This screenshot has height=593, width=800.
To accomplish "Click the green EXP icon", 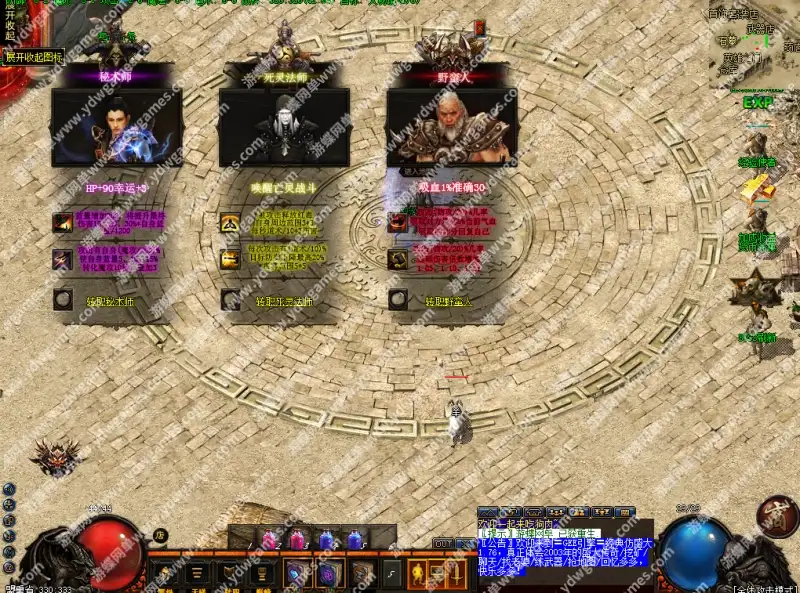I will pos(758,103).
